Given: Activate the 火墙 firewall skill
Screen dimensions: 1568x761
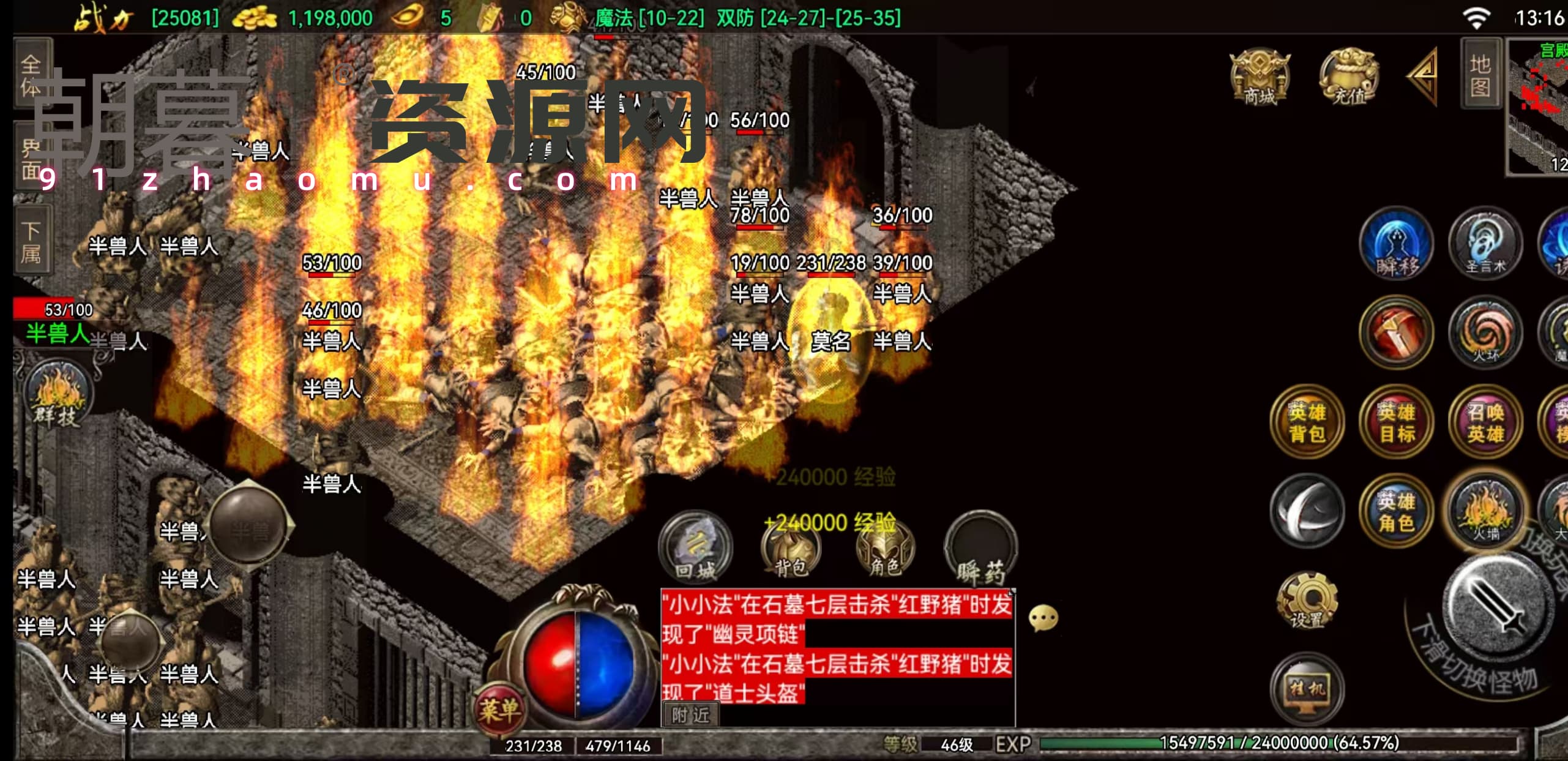Looking at the screenshot, I should coord(1485,511).
